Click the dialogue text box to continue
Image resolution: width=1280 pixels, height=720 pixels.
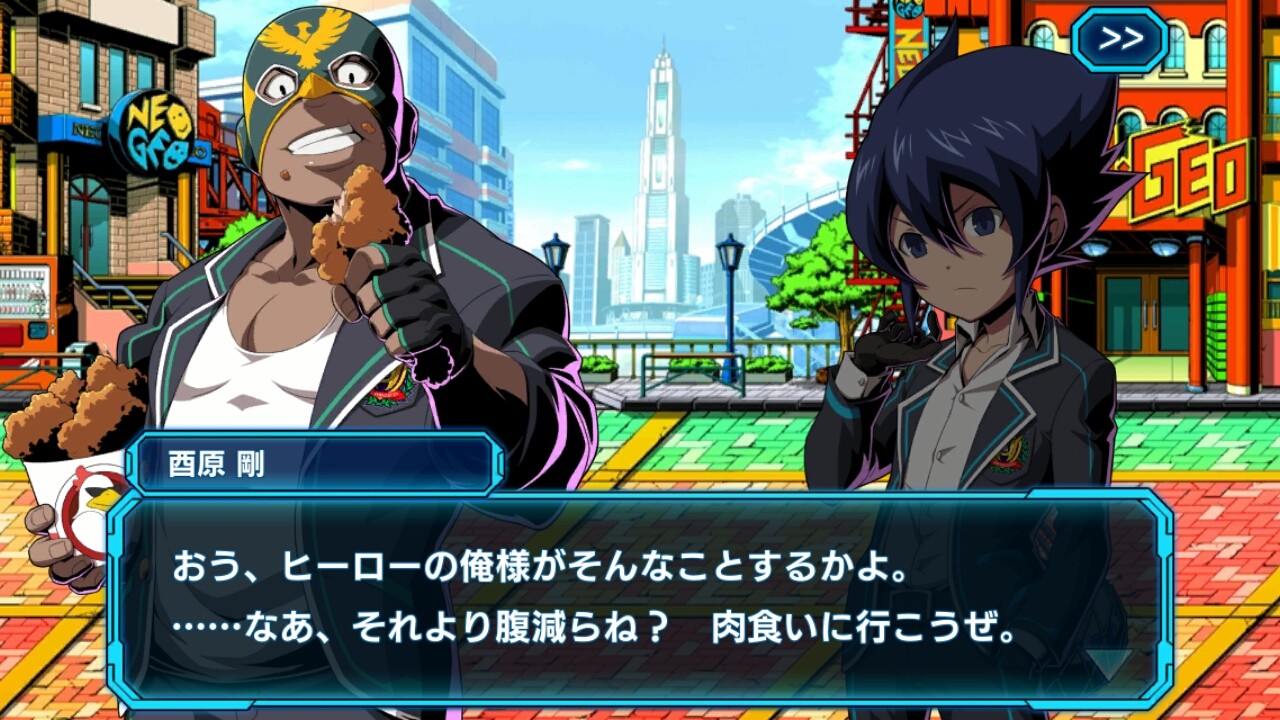[x=640, y=600]
